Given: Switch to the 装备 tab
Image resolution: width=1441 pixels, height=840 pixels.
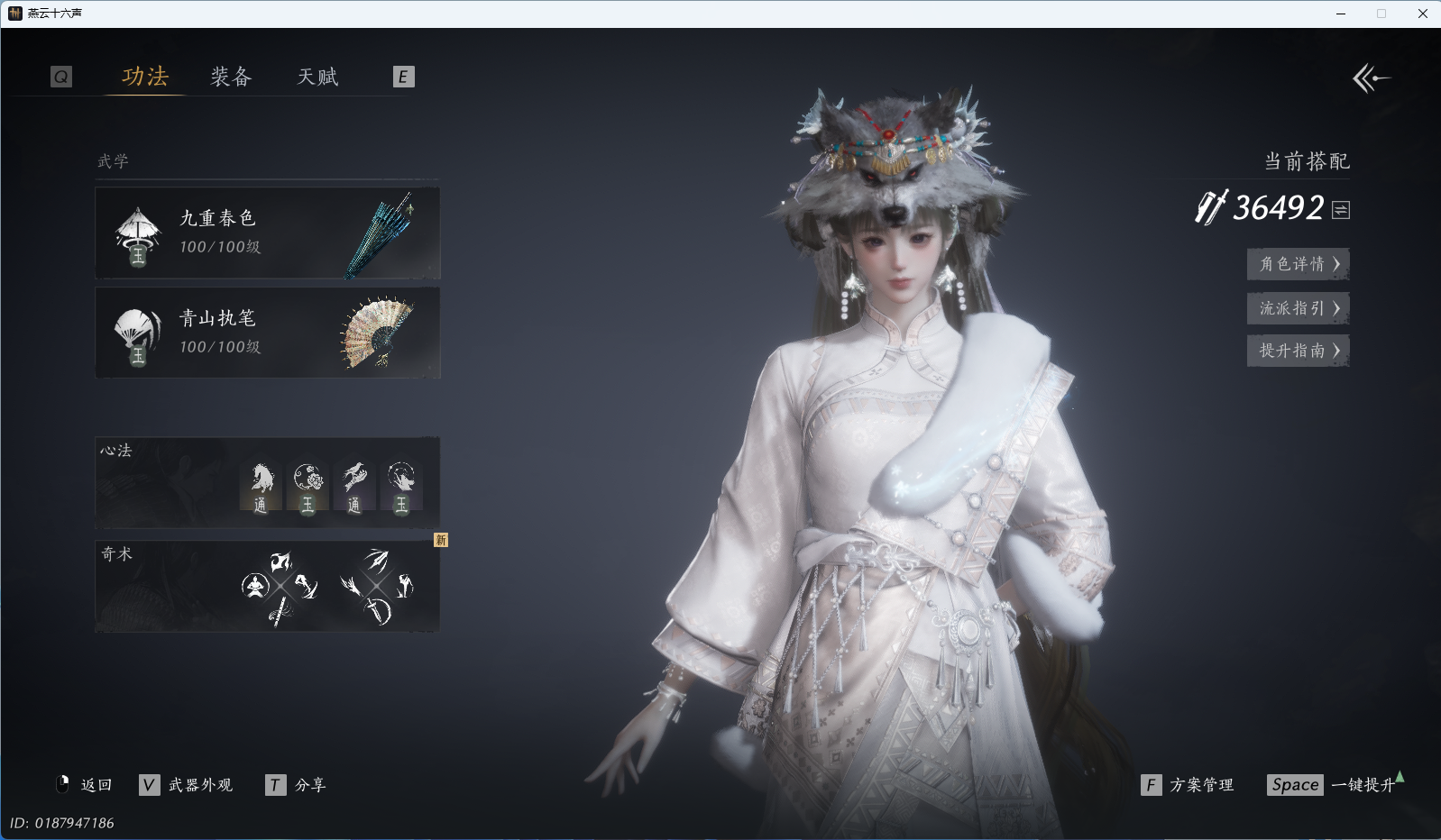Looking at the screenshot, I should [231, 78].
